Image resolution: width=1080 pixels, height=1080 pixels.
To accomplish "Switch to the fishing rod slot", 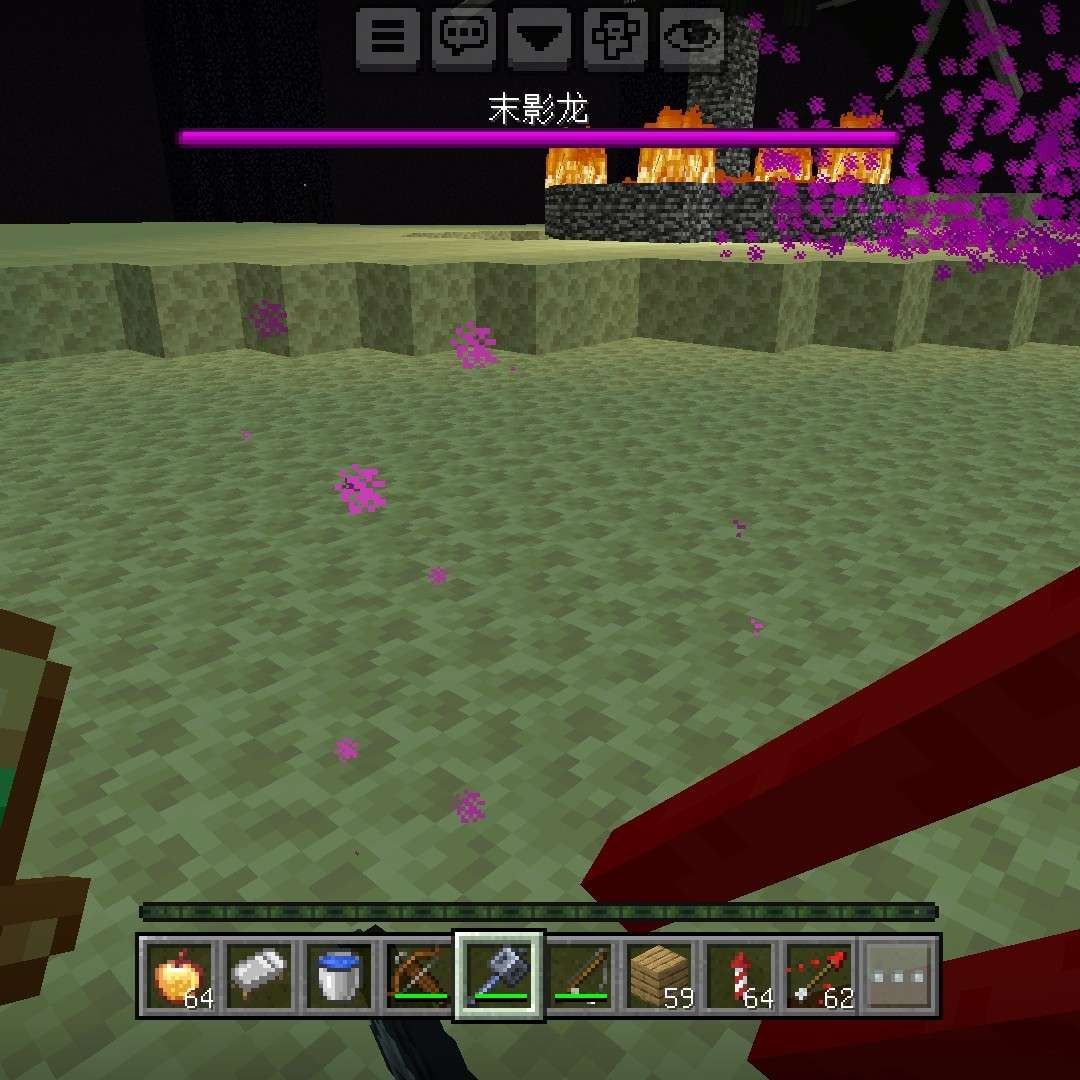I will (580, 976).
